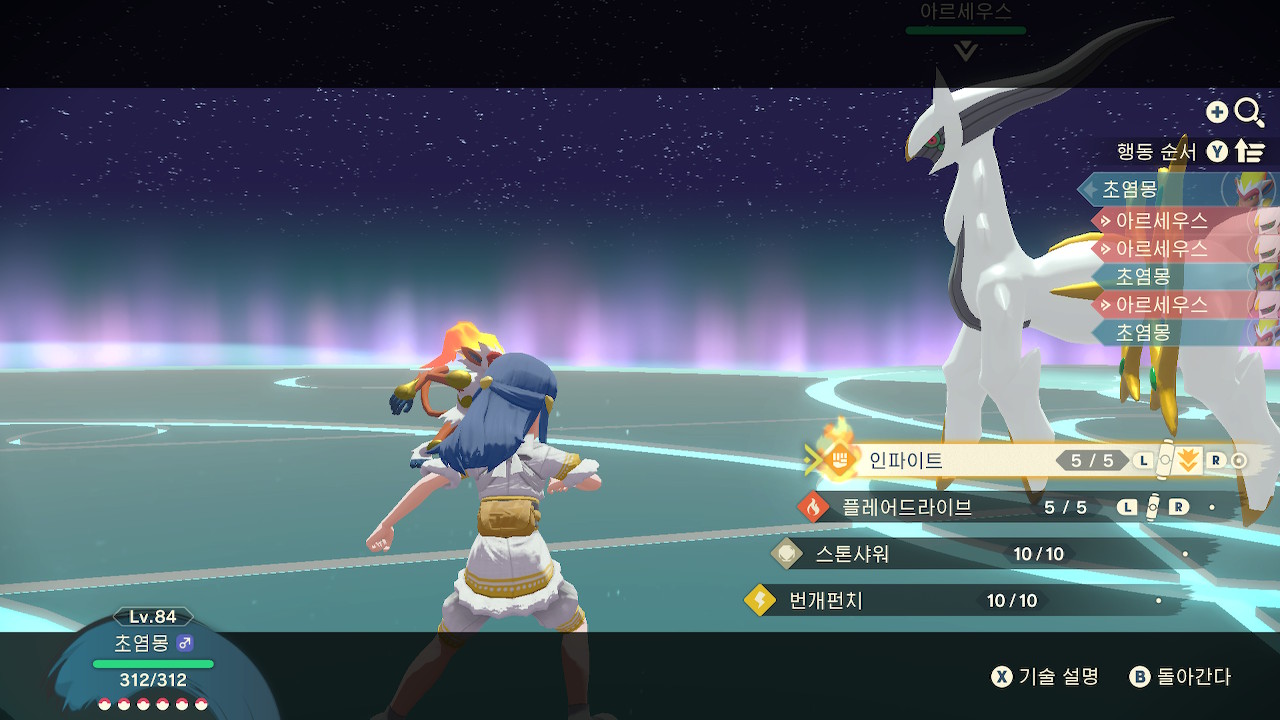1280x720 pixels.
Task: Show 초염몽 Lv.84 status panel
Action: point(153,662)
